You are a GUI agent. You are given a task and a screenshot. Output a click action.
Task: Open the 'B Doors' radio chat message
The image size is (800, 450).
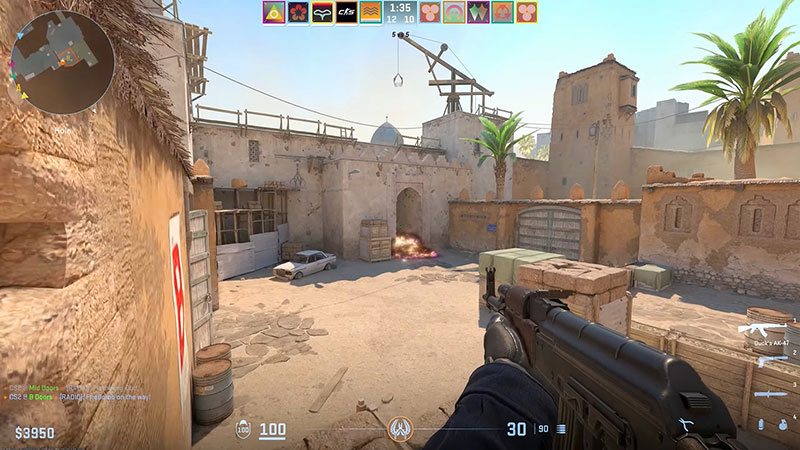coord(80,397)
